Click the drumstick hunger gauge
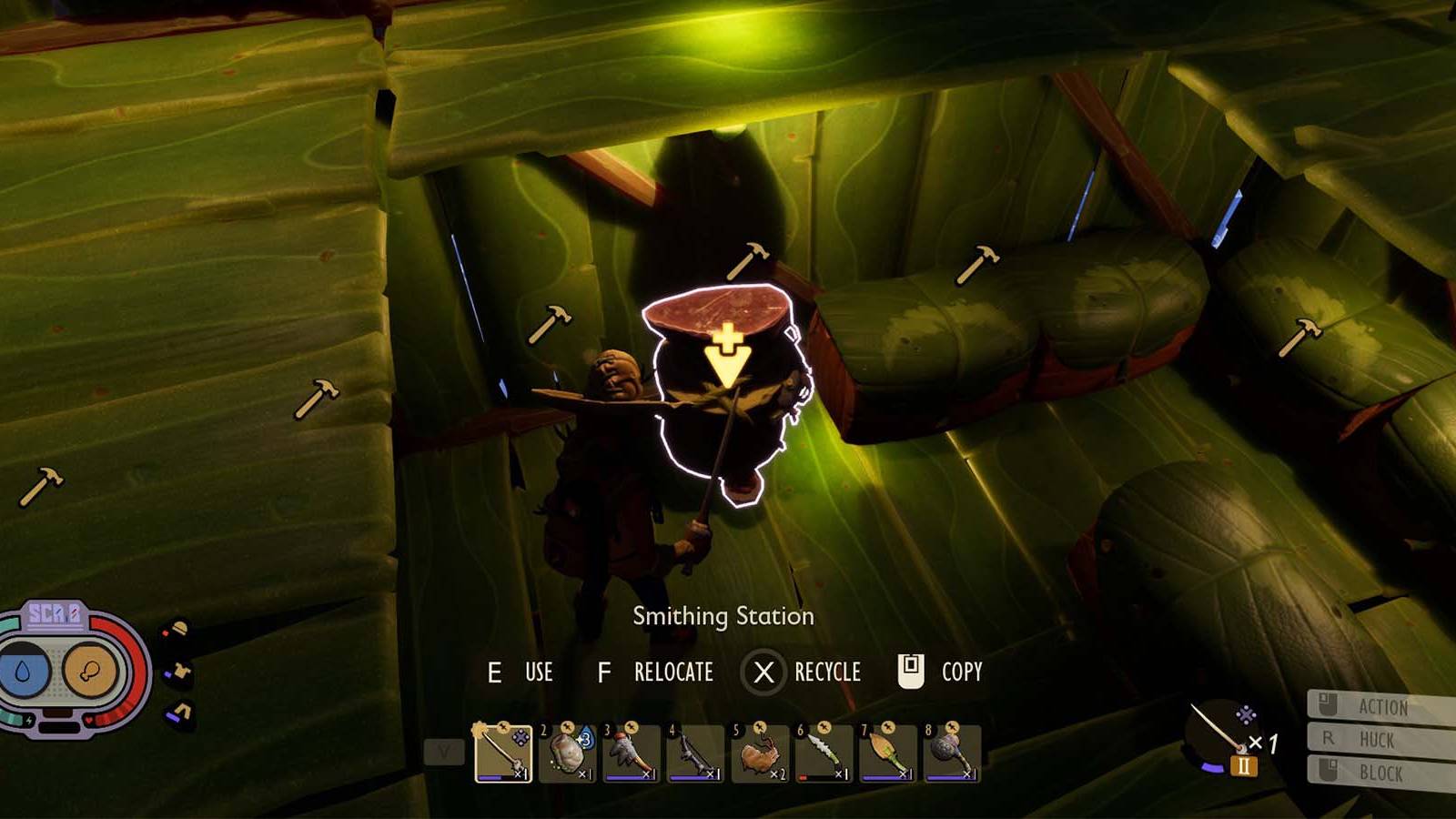 pos(90,671)
